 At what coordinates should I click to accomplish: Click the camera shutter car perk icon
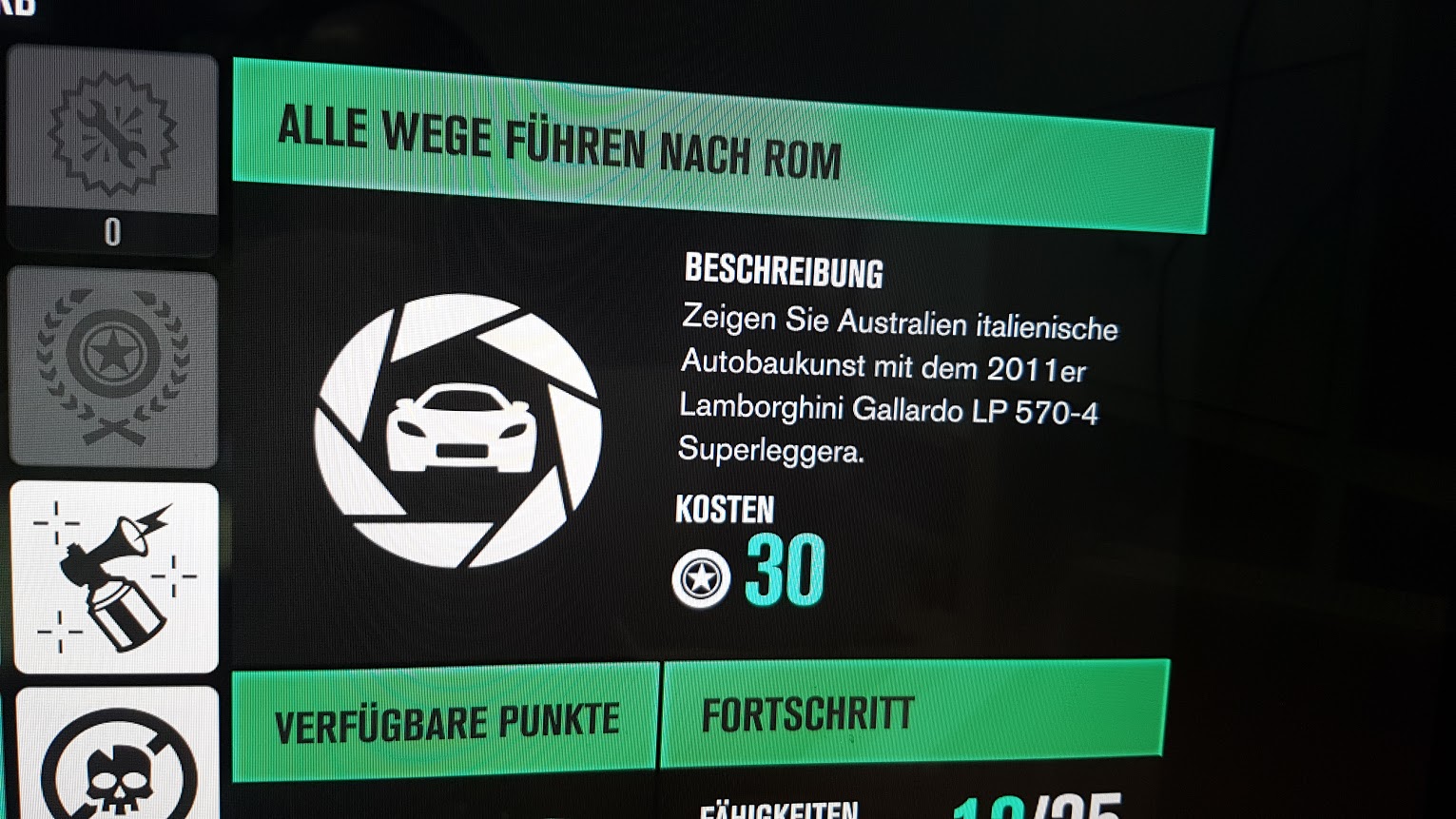point(458,431)
